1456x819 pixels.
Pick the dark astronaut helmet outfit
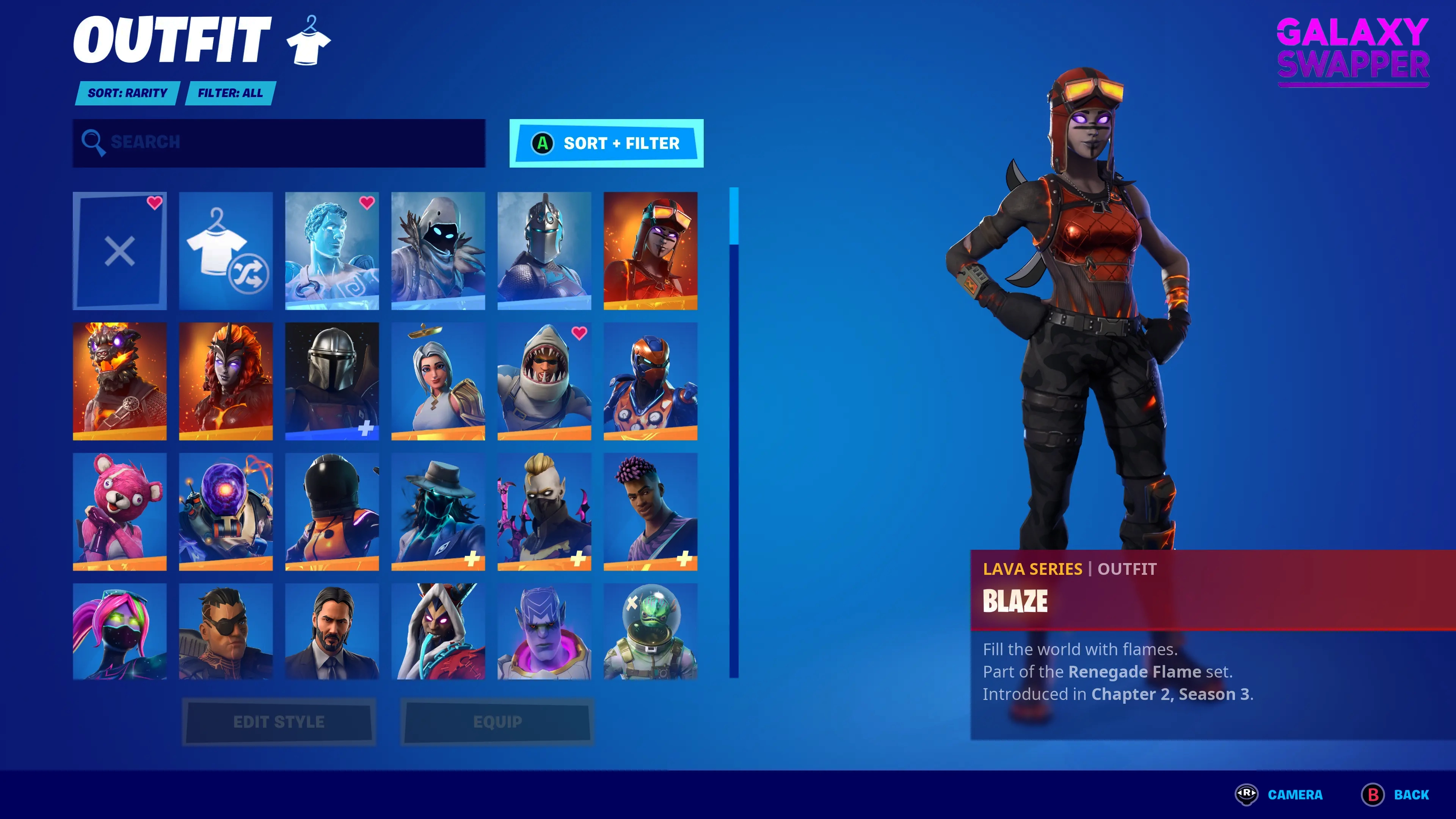tap(332, 511)
